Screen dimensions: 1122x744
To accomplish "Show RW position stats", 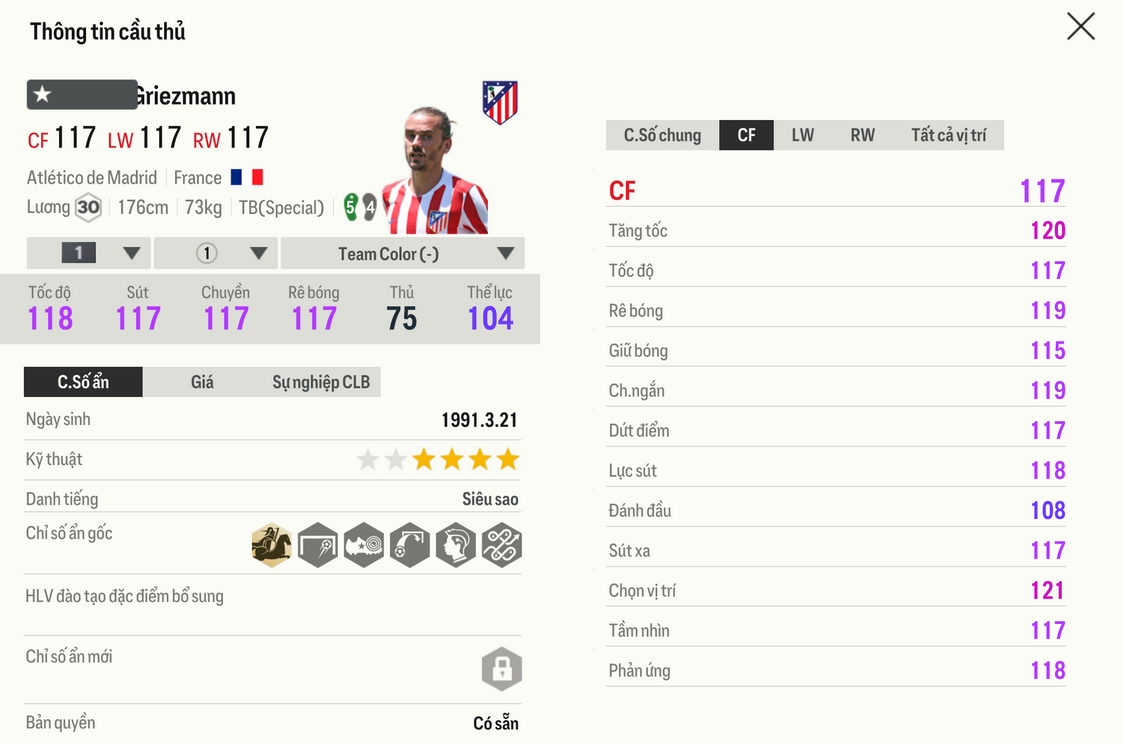I will click(862, 135).
